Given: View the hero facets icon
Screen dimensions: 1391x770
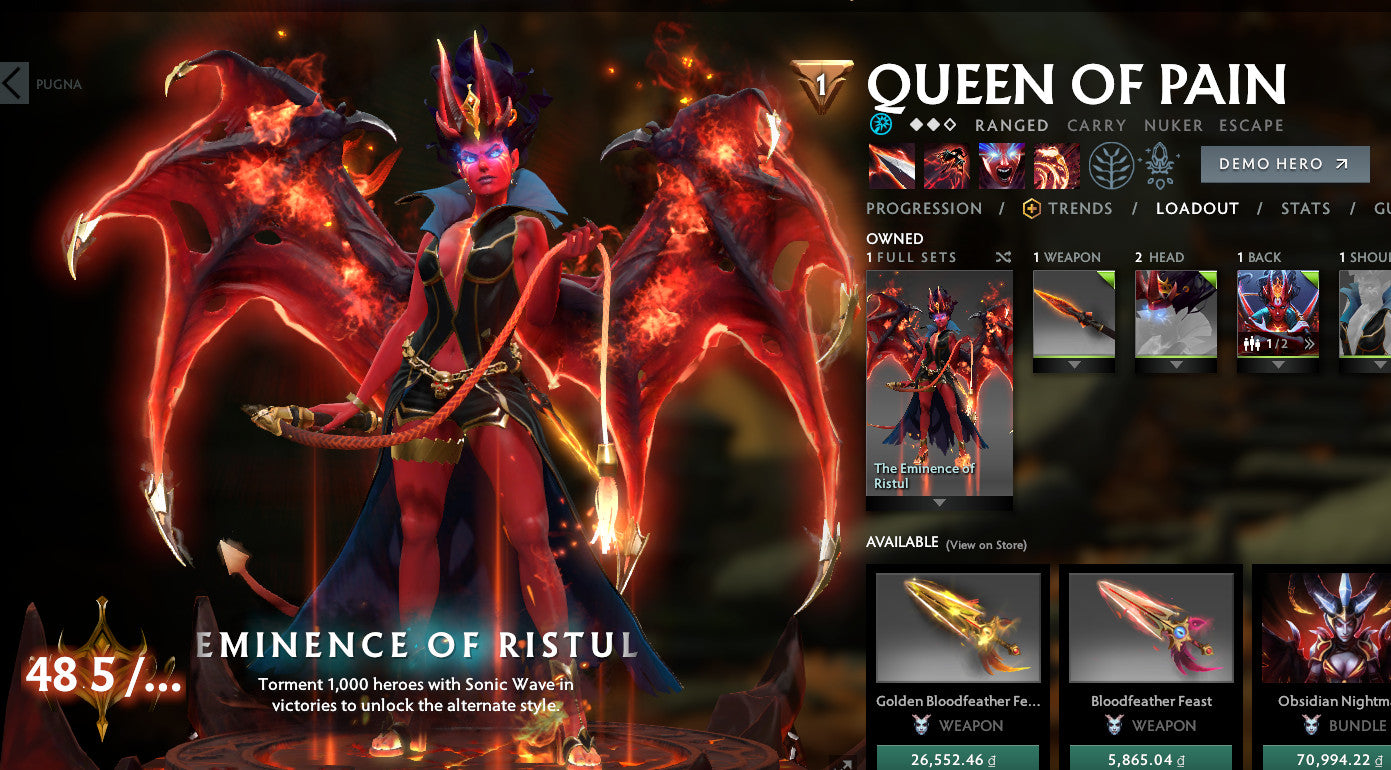Looking at the screenshot, I should tap(1160, 165).
